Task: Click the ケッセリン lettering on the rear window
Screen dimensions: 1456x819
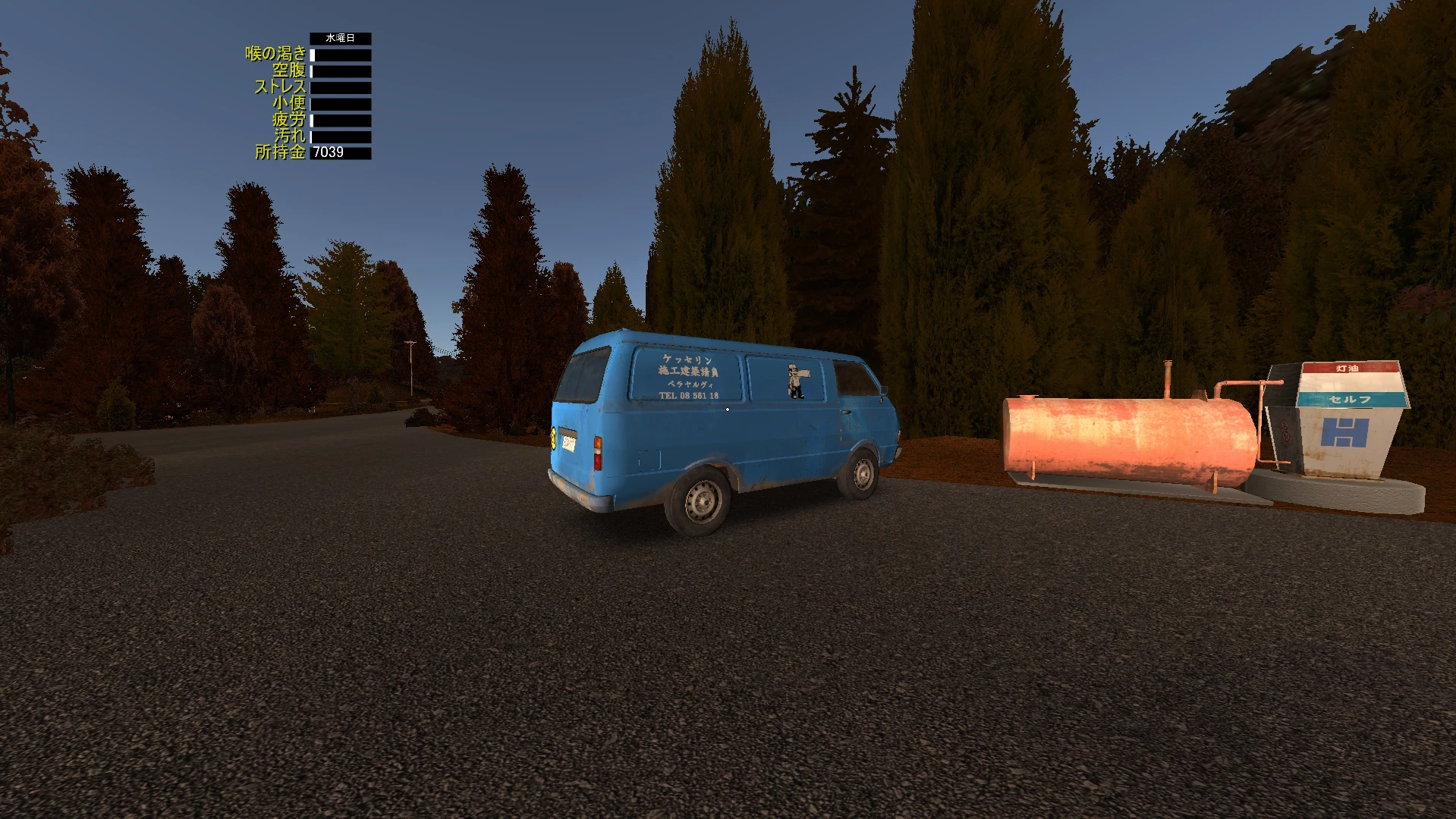Action: 687,361
